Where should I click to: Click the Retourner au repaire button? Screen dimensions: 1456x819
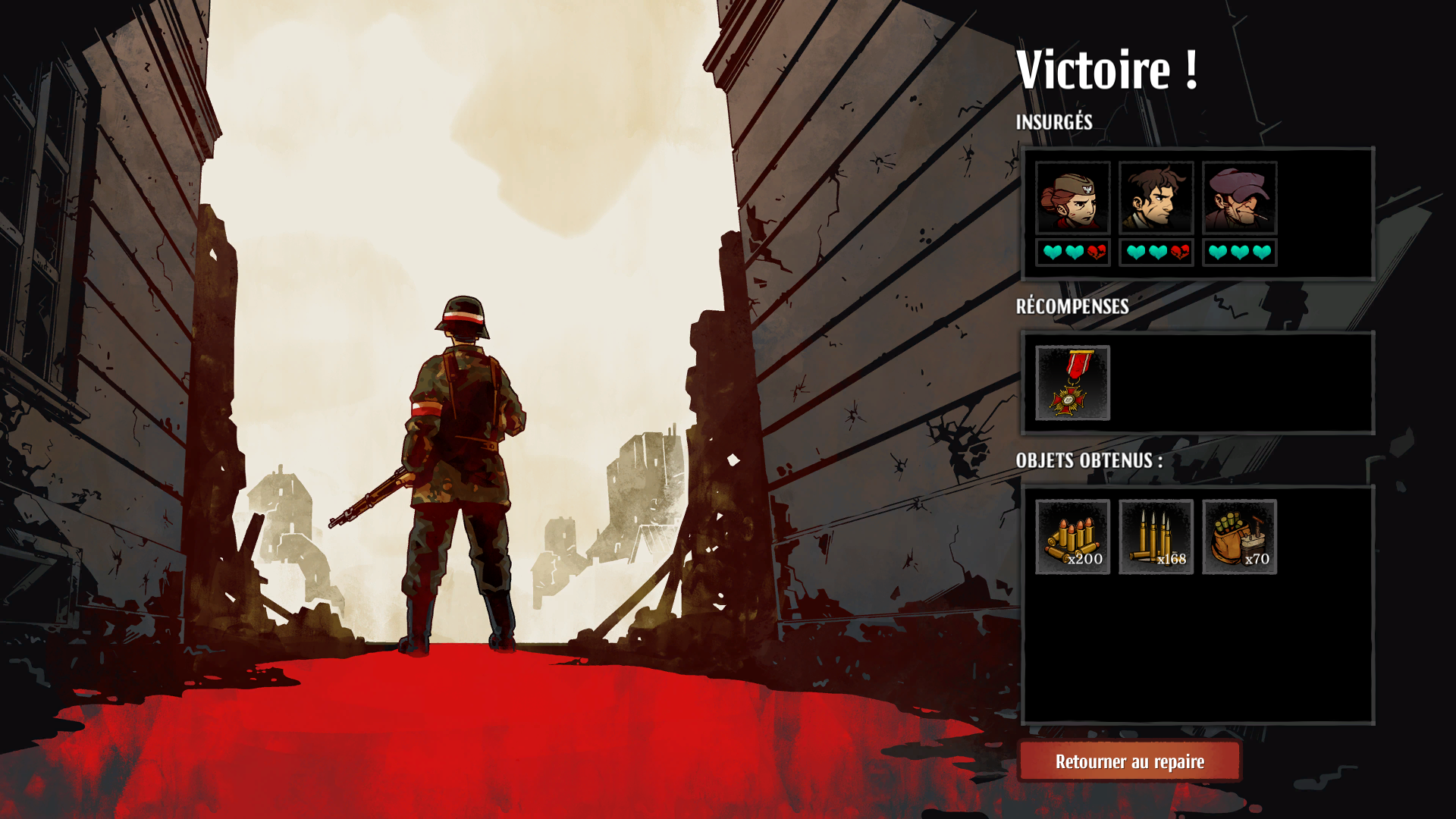click(x=1129, y=761)
